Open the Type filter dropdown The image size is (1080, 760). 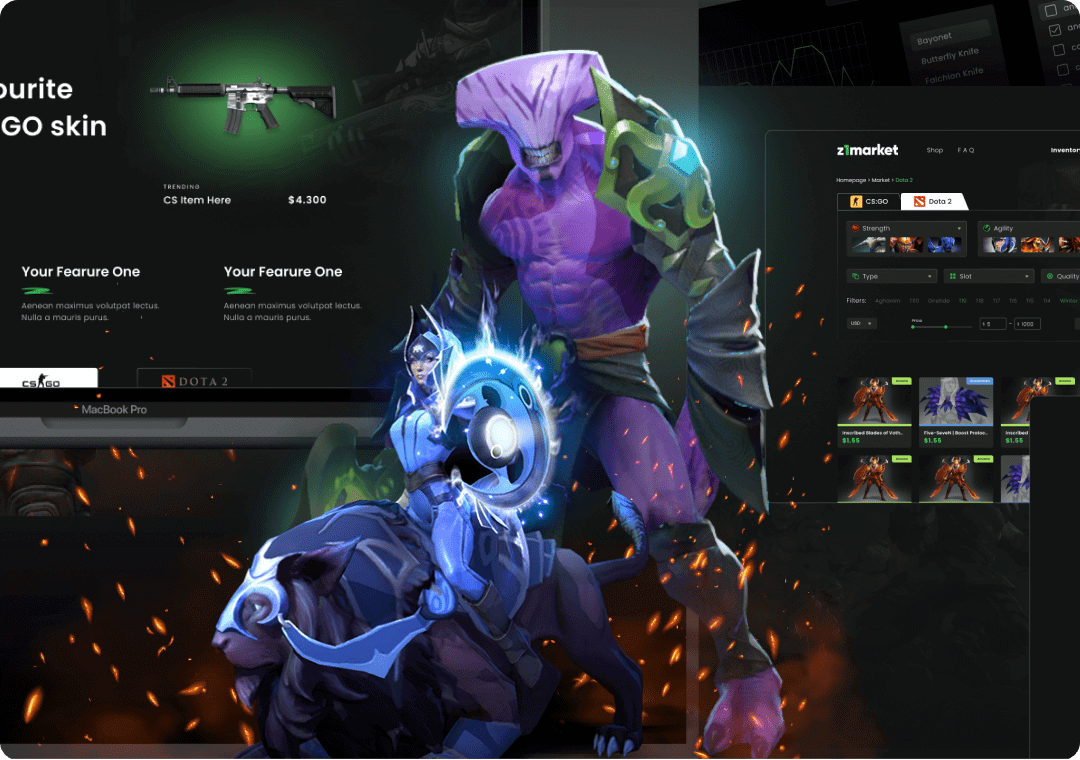tap(891, 276)
